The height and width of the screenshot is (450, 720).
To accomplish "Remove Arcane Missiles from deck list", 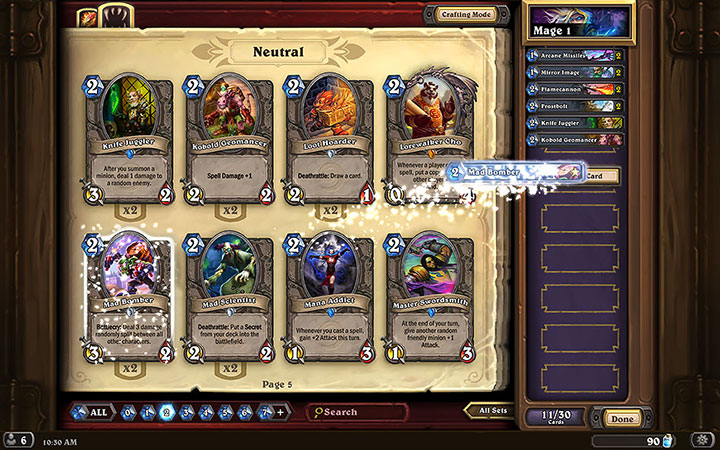I will click(574, 56).
